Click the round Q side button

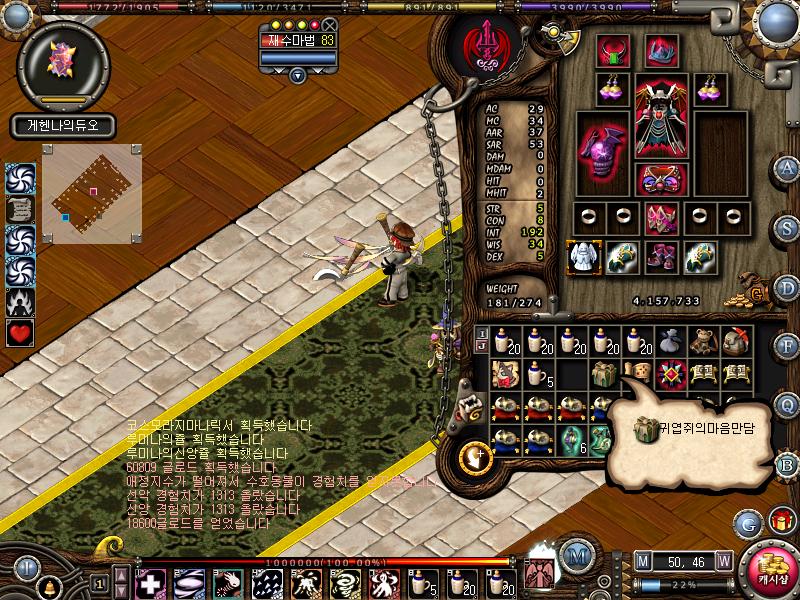click(788, 405)
